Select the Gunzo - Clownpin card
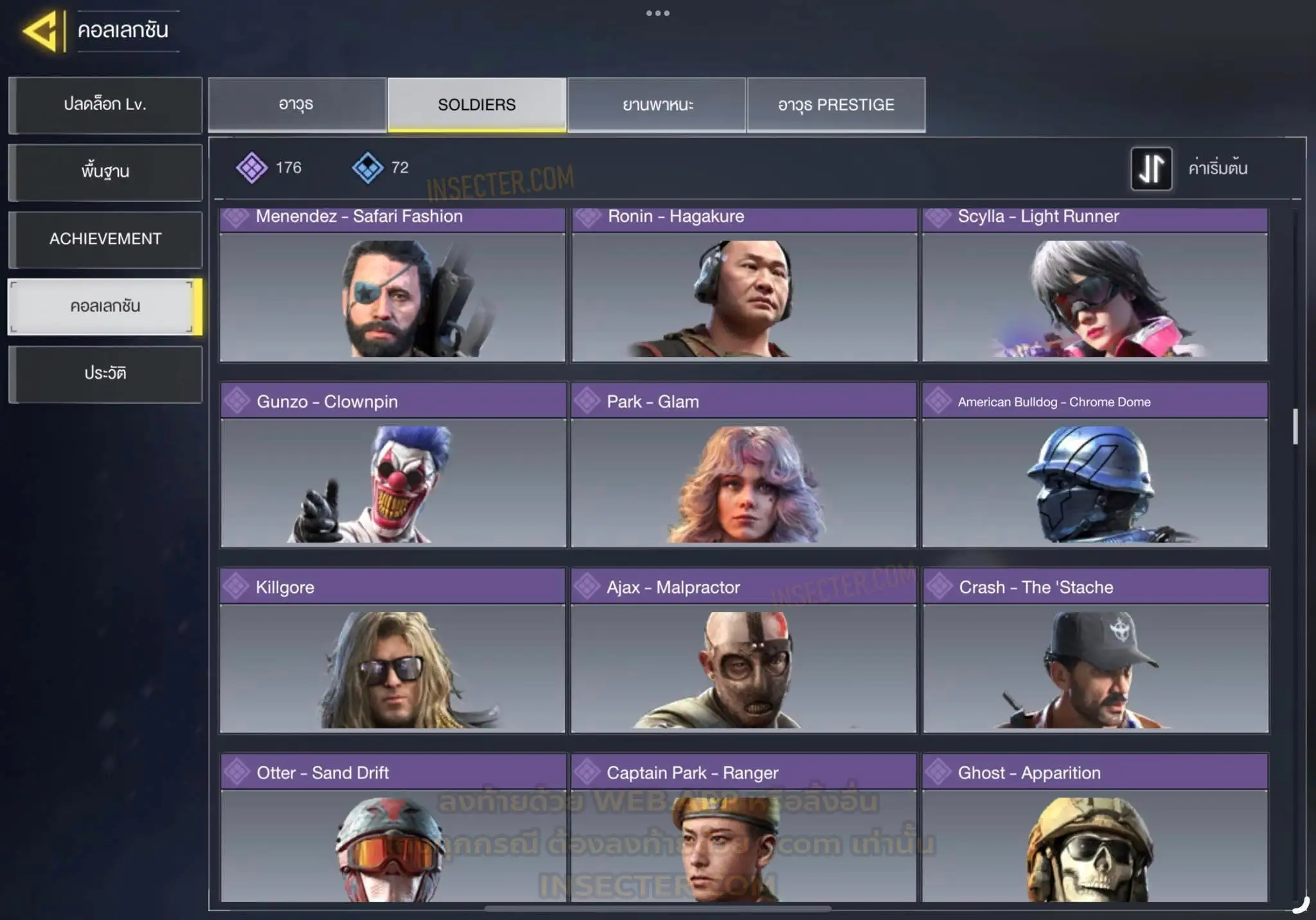 pos(393,465)
